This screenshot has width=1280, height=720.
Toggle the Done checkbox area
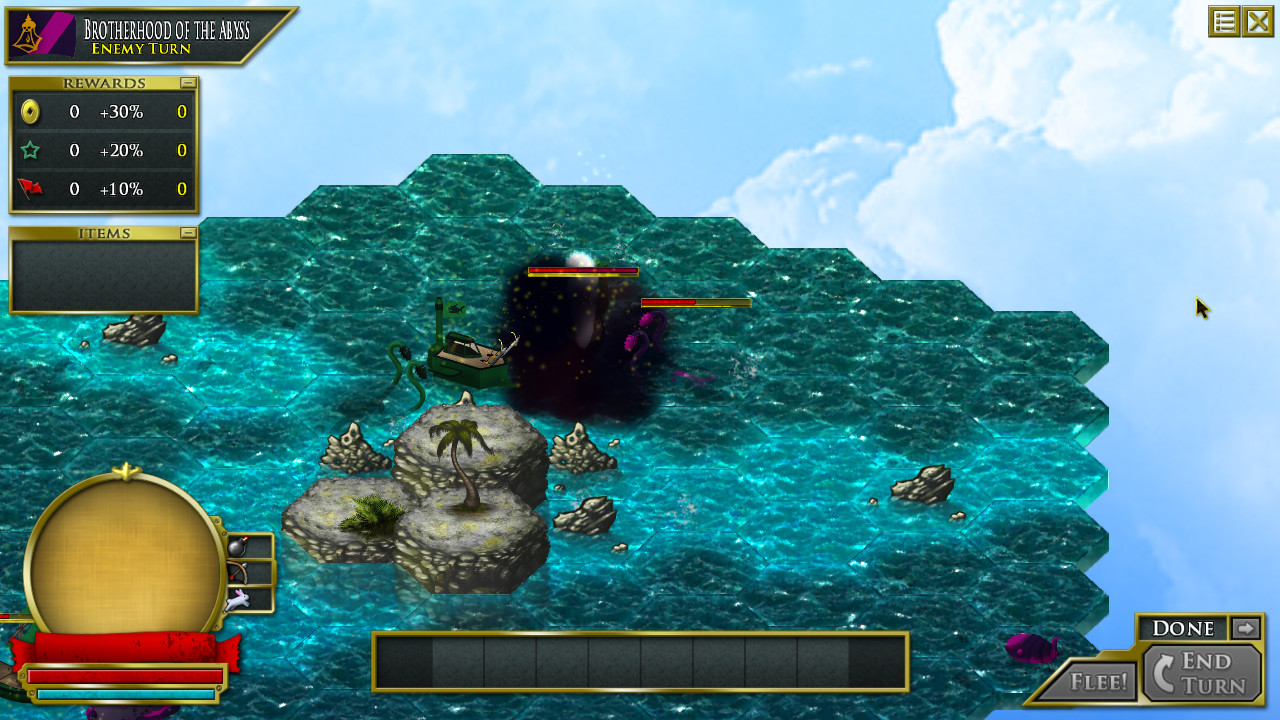1182,628
